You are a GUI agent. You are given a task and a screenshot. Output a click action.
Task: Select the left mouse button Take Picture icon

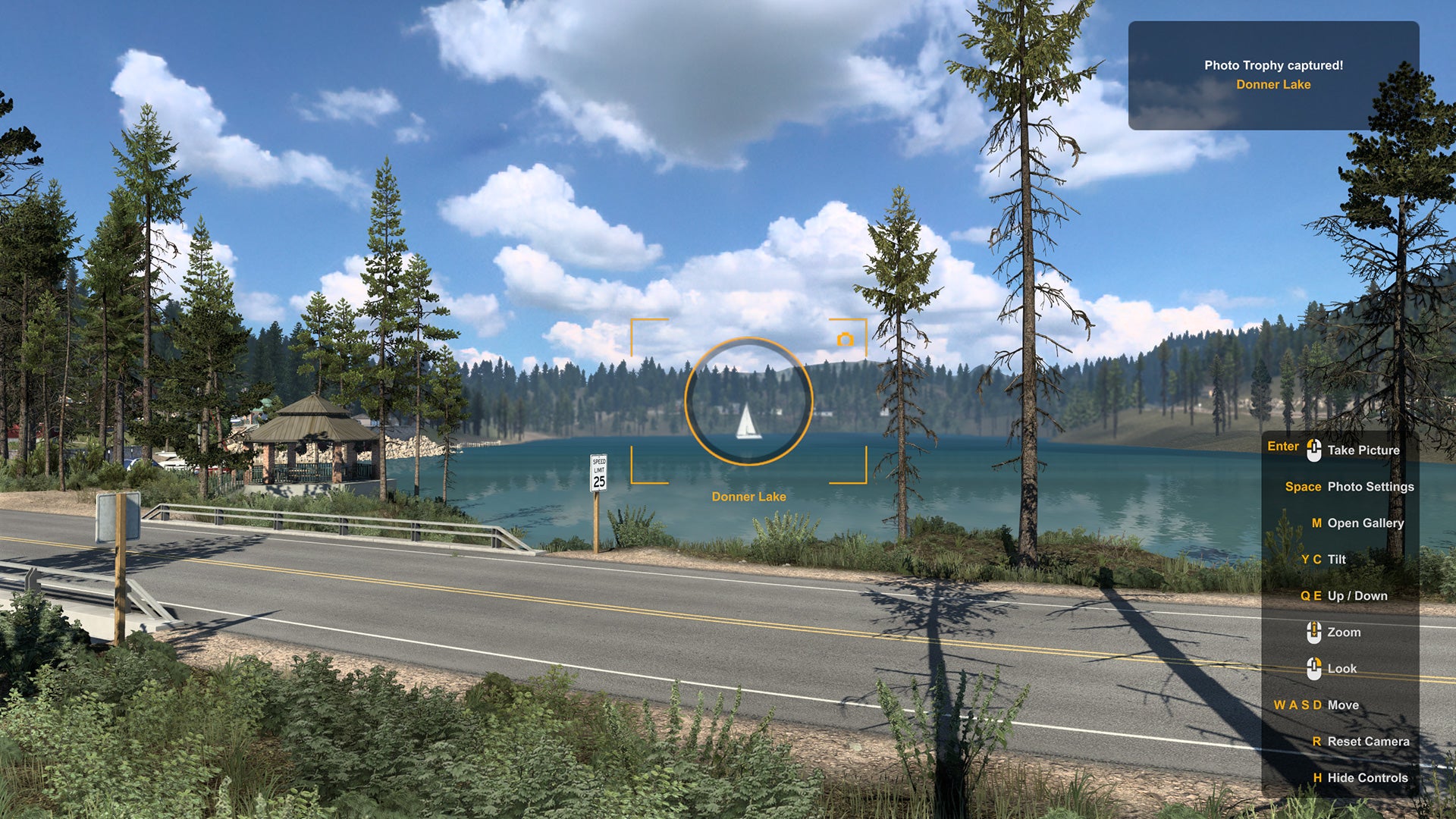coord(1314,449)
